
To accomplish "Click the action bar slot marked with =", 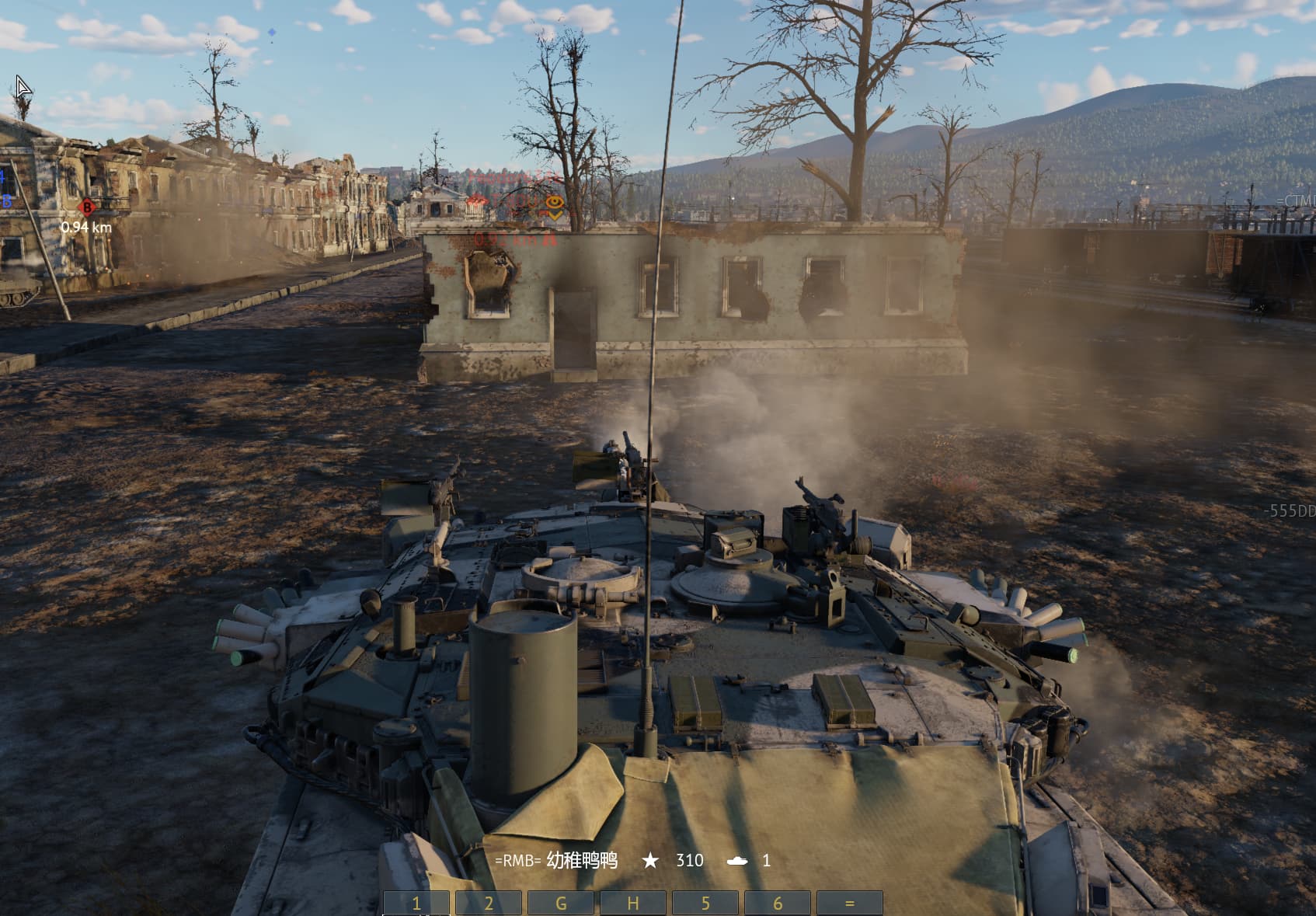I will 850,904.
